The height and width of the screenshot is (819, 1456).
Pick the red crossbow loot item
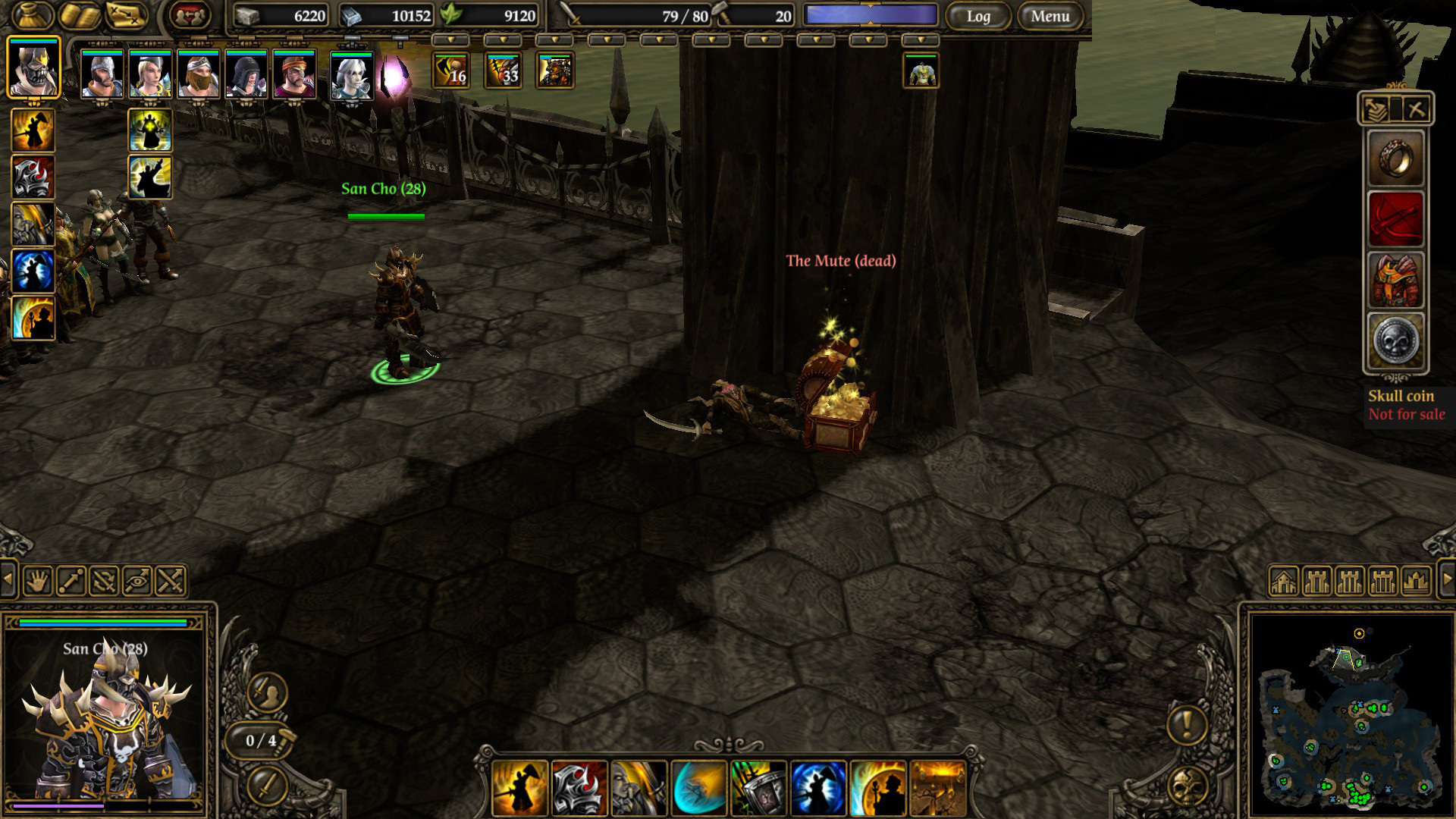click(x=1396, y=219)
